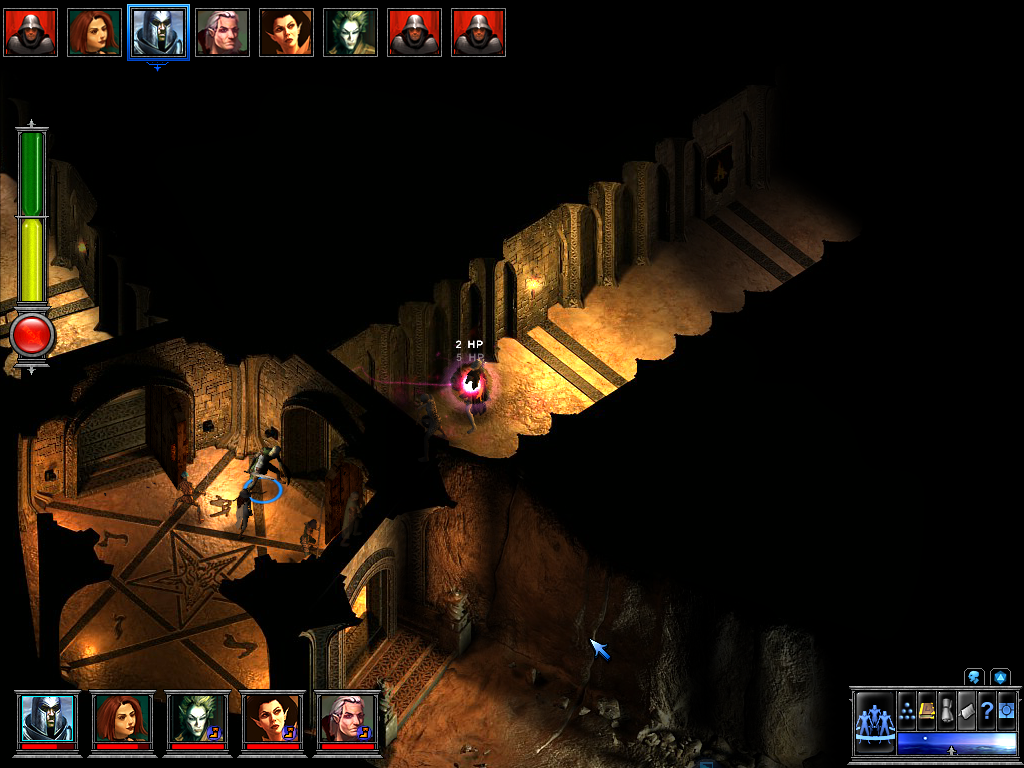Click the white-haired man in the initiative bar
The image size is (1024, 768).
[222, 32]
